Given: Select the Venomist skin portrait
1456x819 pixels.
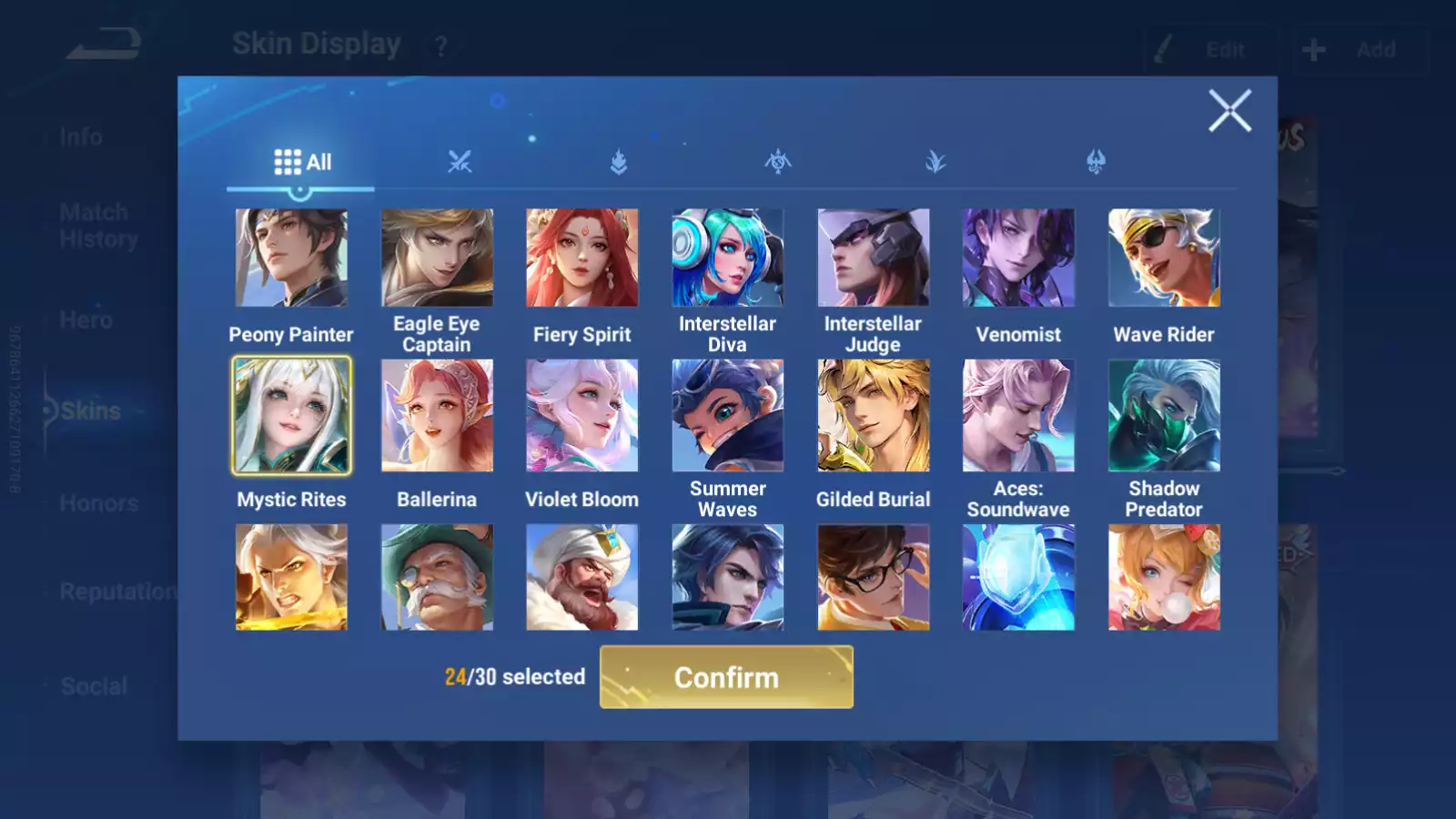Looking at the screenshot, I should pos(1018,258).
